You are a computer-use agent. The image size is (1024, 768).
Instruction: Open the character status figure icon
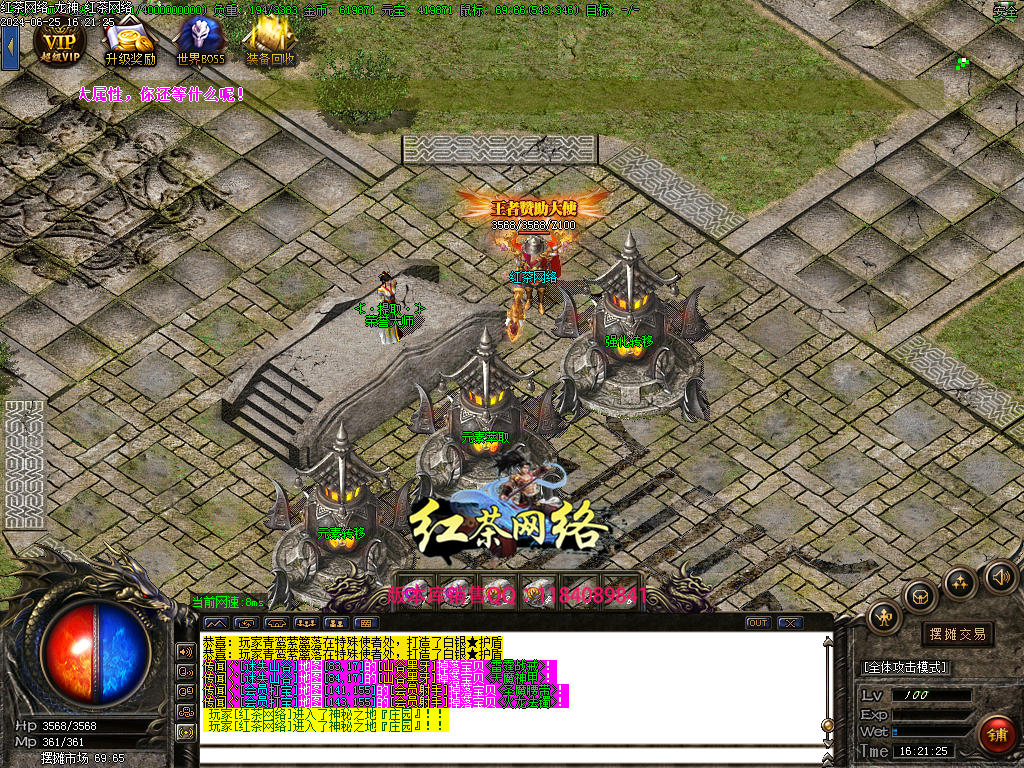[x=885, y=617]
